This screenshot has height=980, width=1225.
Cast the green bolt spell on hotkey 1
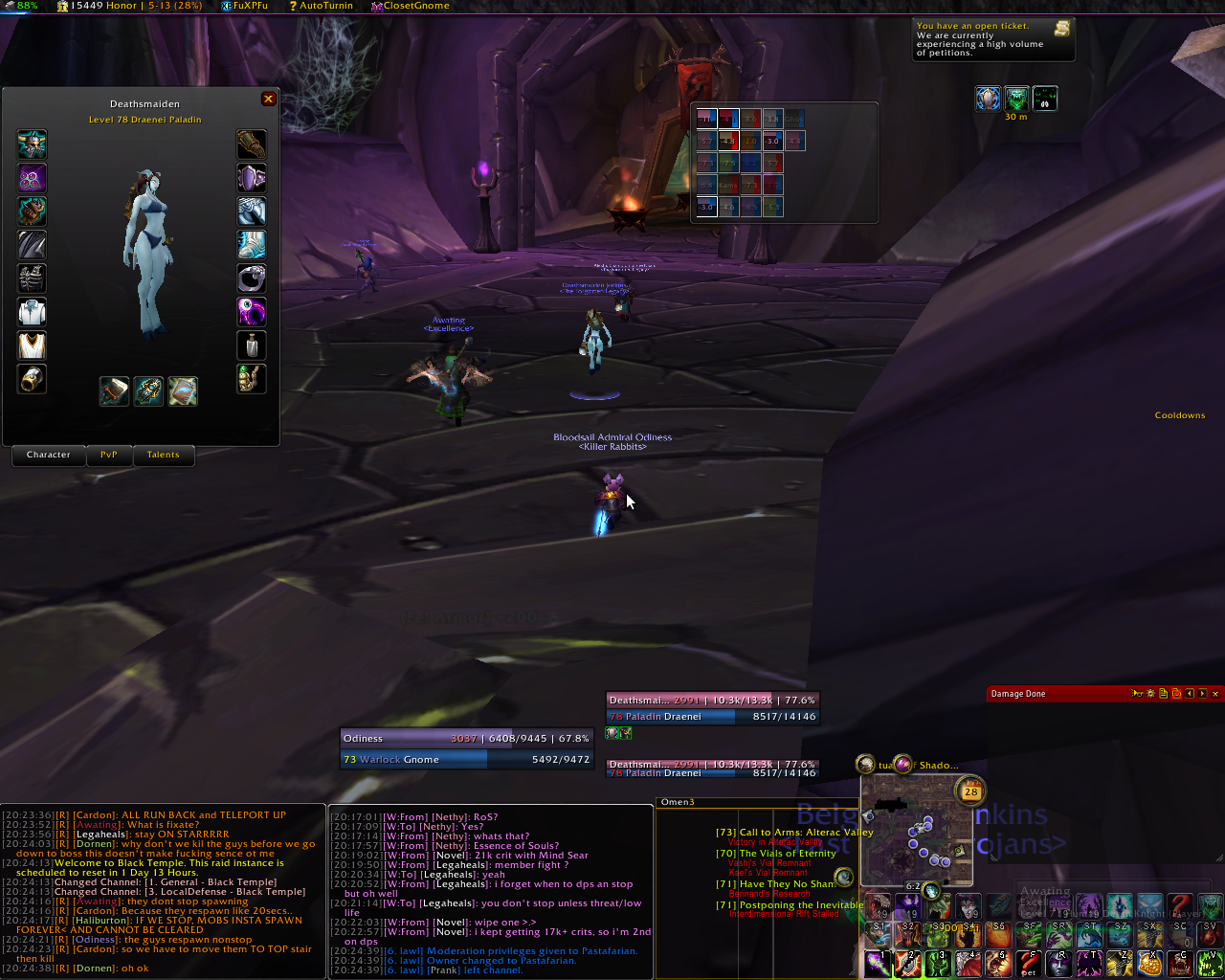[878, 963]
